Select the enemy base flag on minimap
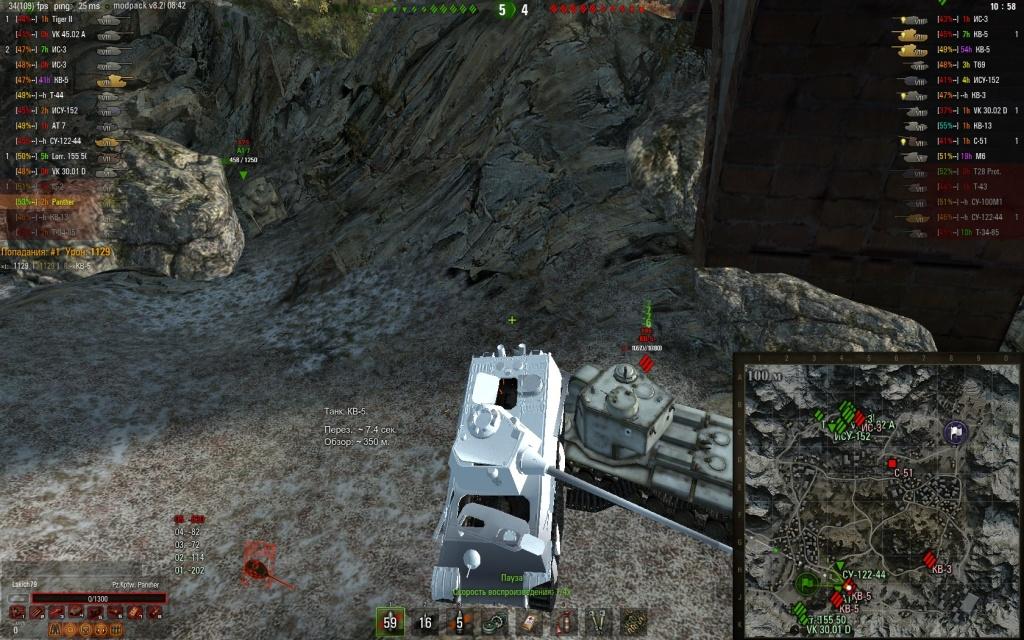This screenshot has width=1024, height=640. (x=955, y=432)
